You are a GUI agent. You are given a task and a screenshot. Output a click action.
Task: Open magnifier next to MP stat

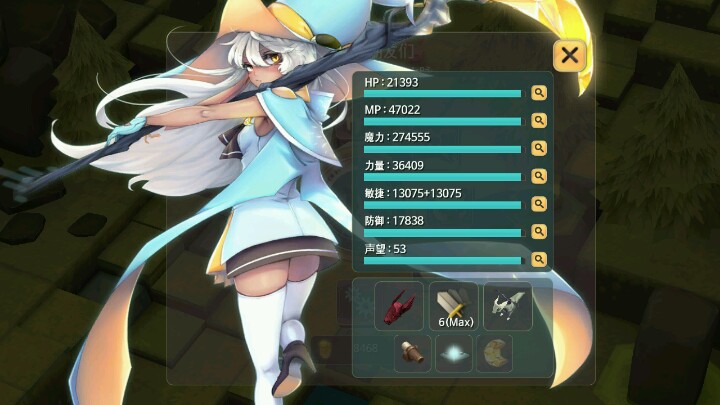tap(539, 121)
